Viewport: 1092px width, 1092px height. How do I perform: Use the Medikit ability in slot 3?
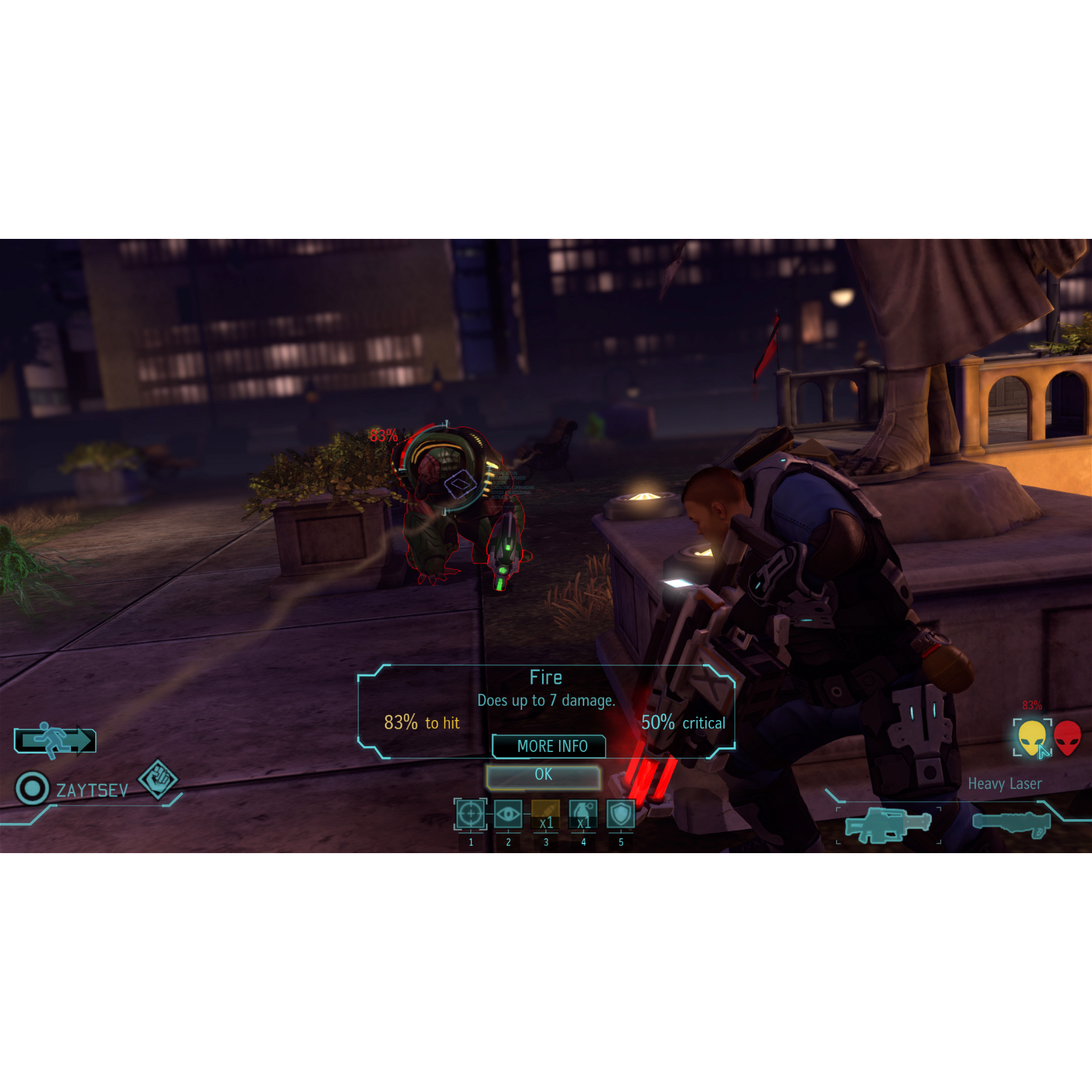pyautogui.click(x=546, y=814)
